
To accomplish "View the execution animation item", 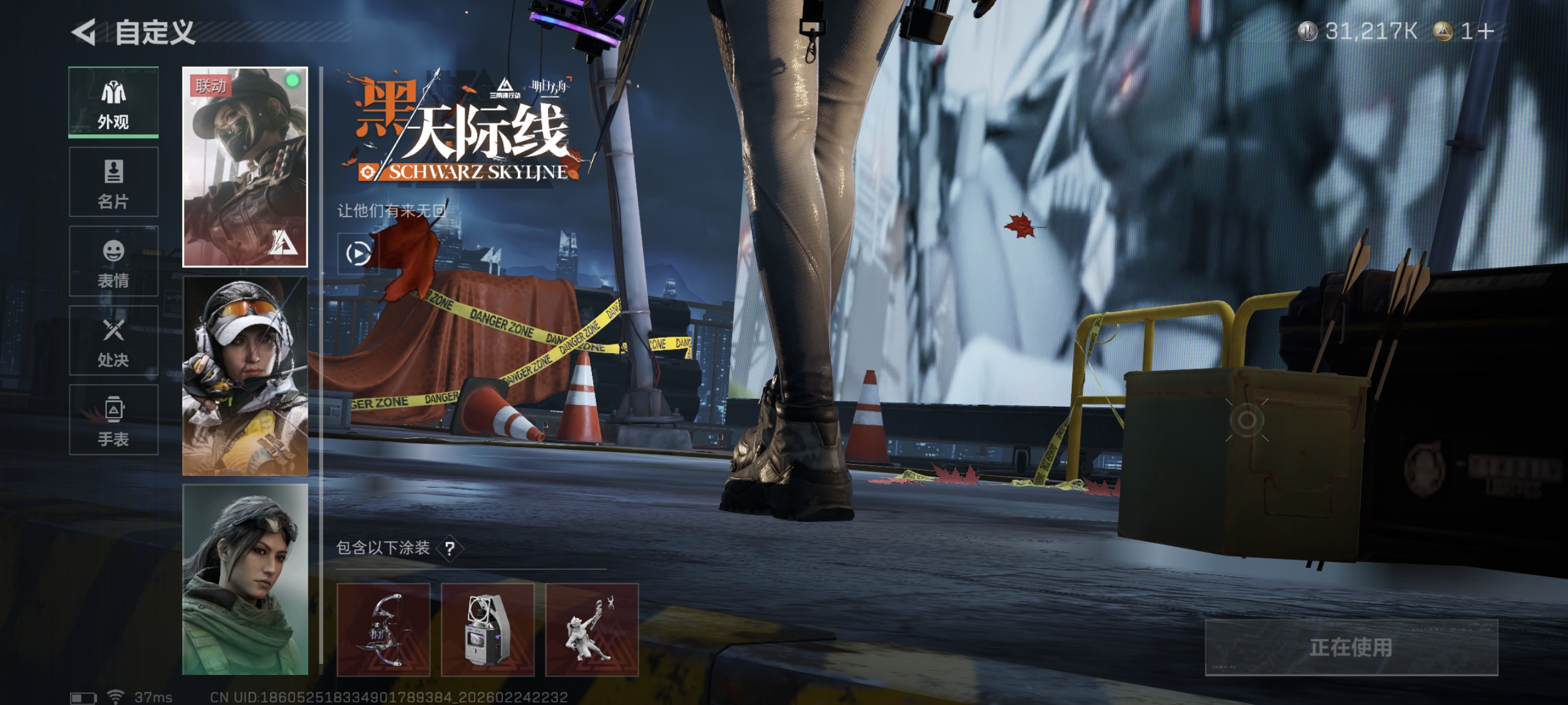I will [x=591, y=630].
